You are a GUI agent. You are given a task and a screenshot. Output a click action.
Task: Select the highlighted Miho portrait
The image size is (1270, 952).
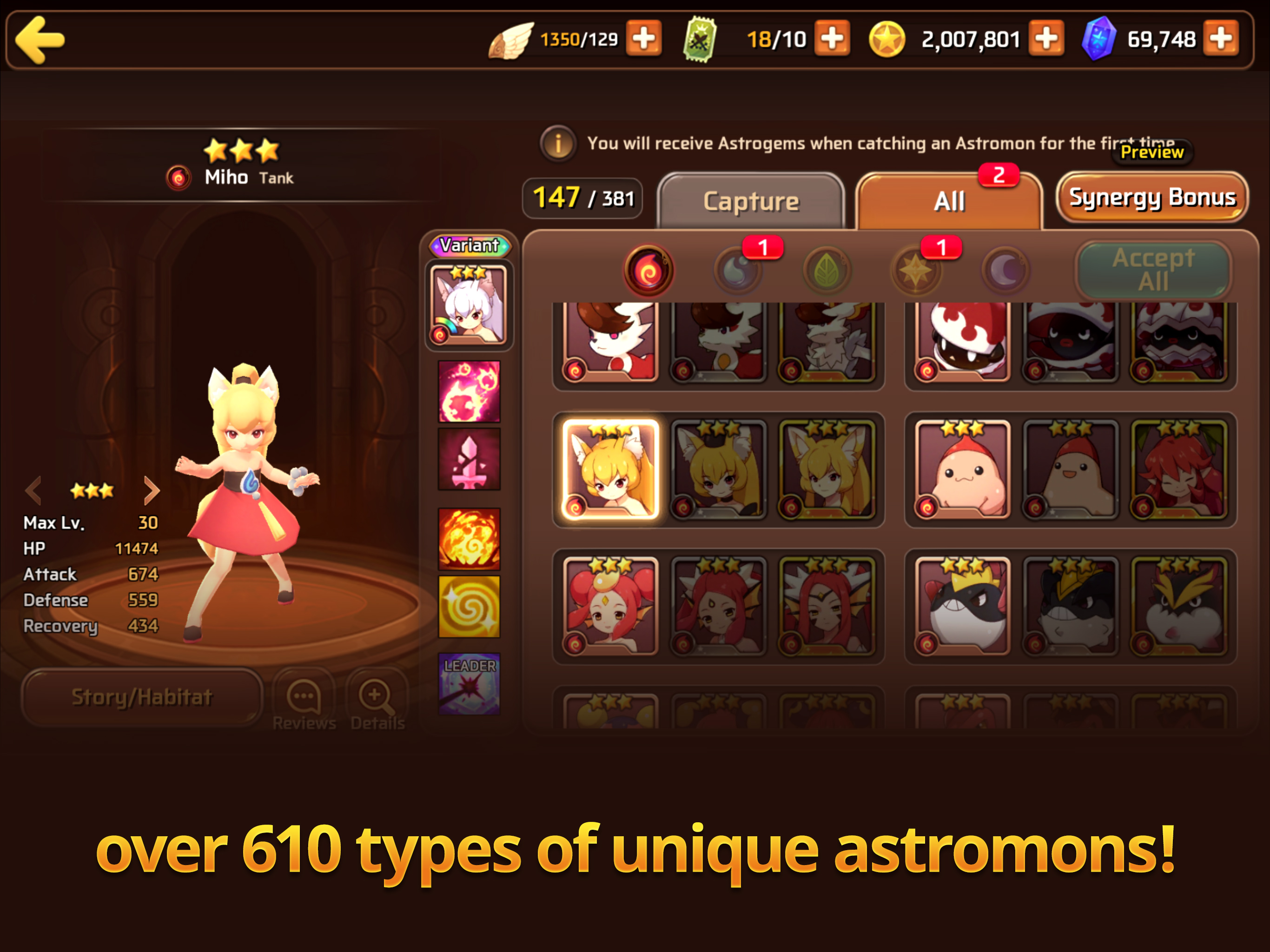coord(610,469)
